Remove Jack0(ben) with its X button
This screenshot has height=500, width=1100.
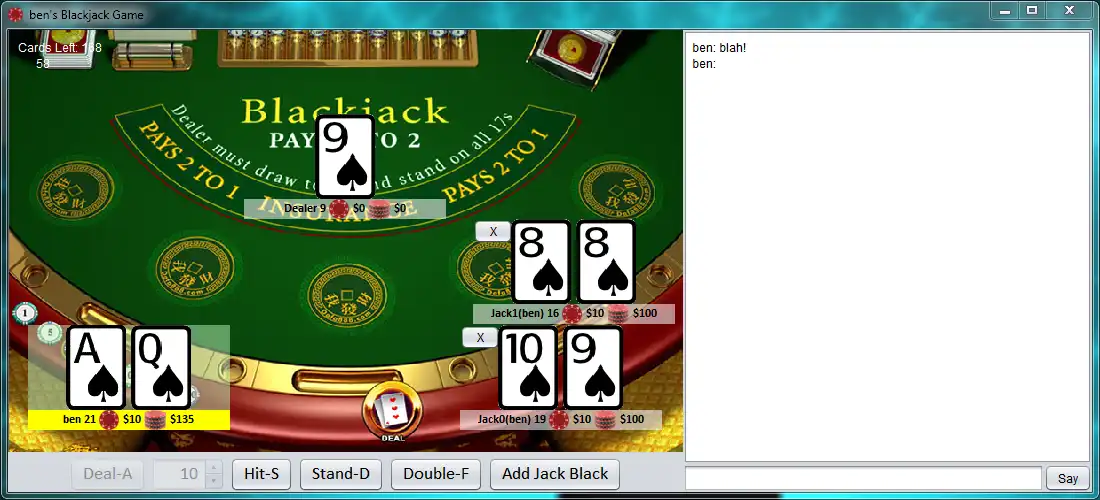tap(480, 338)
